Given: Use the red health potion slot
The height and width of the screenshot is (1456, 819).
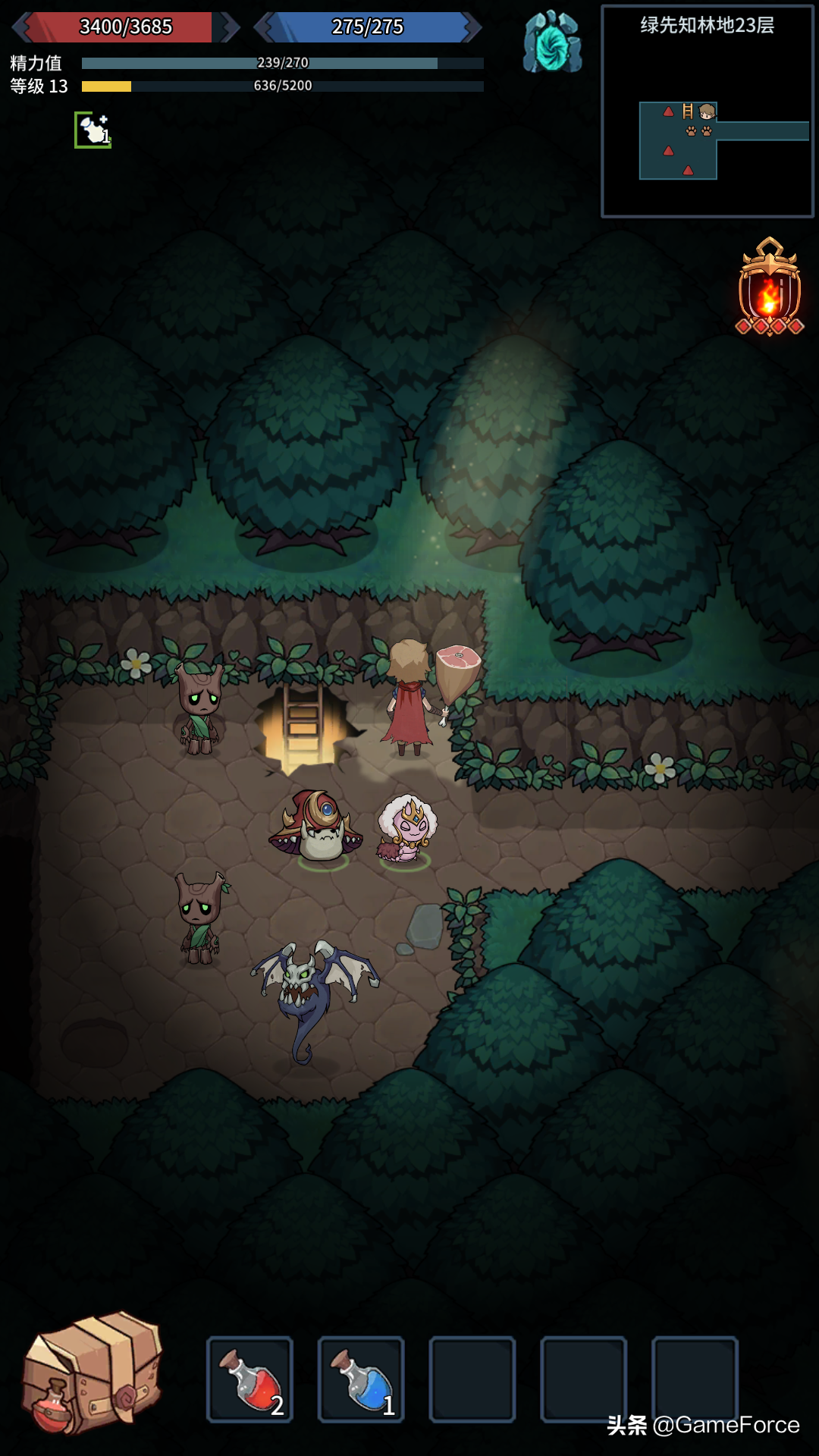Looking at the screenshot, I should click(x=249, y=1379).
